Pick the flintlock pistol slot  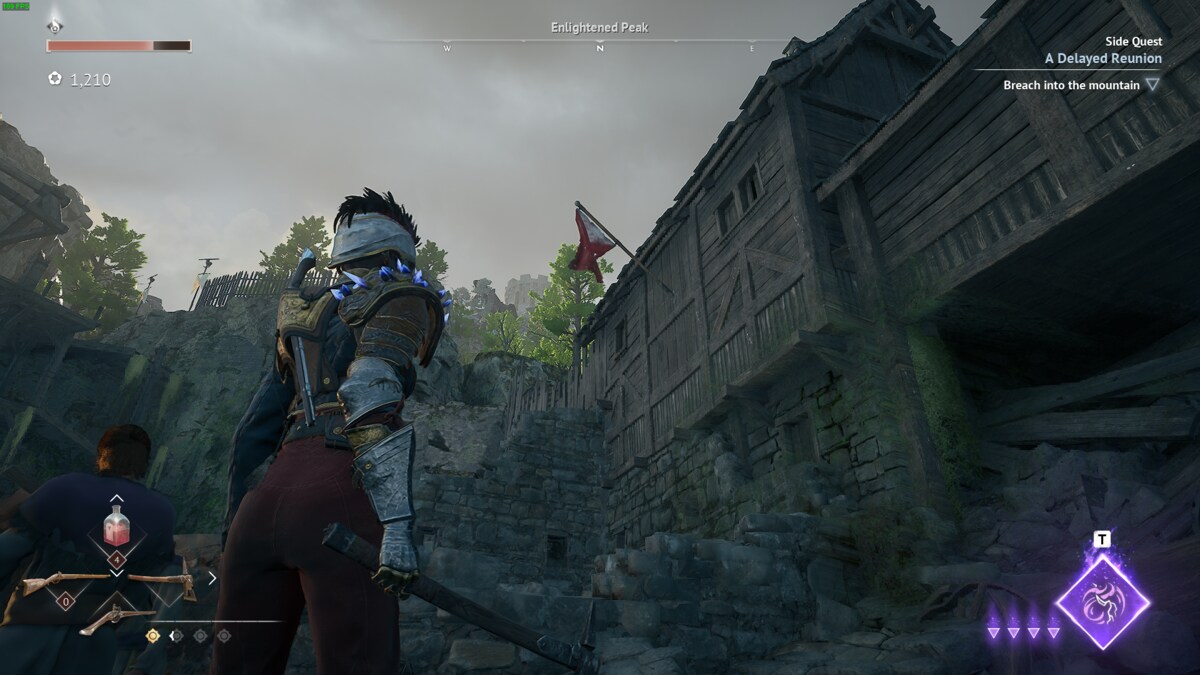pyautogui.click(x=117, y=619)
